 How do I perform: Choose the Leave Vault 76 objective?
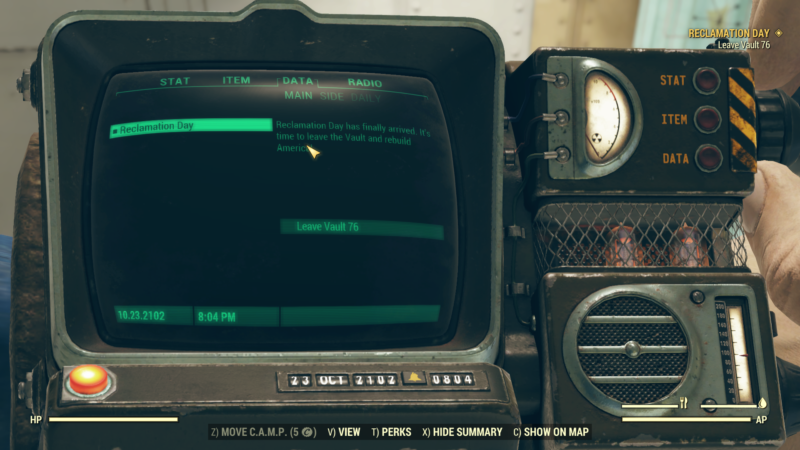pos(361,228)
